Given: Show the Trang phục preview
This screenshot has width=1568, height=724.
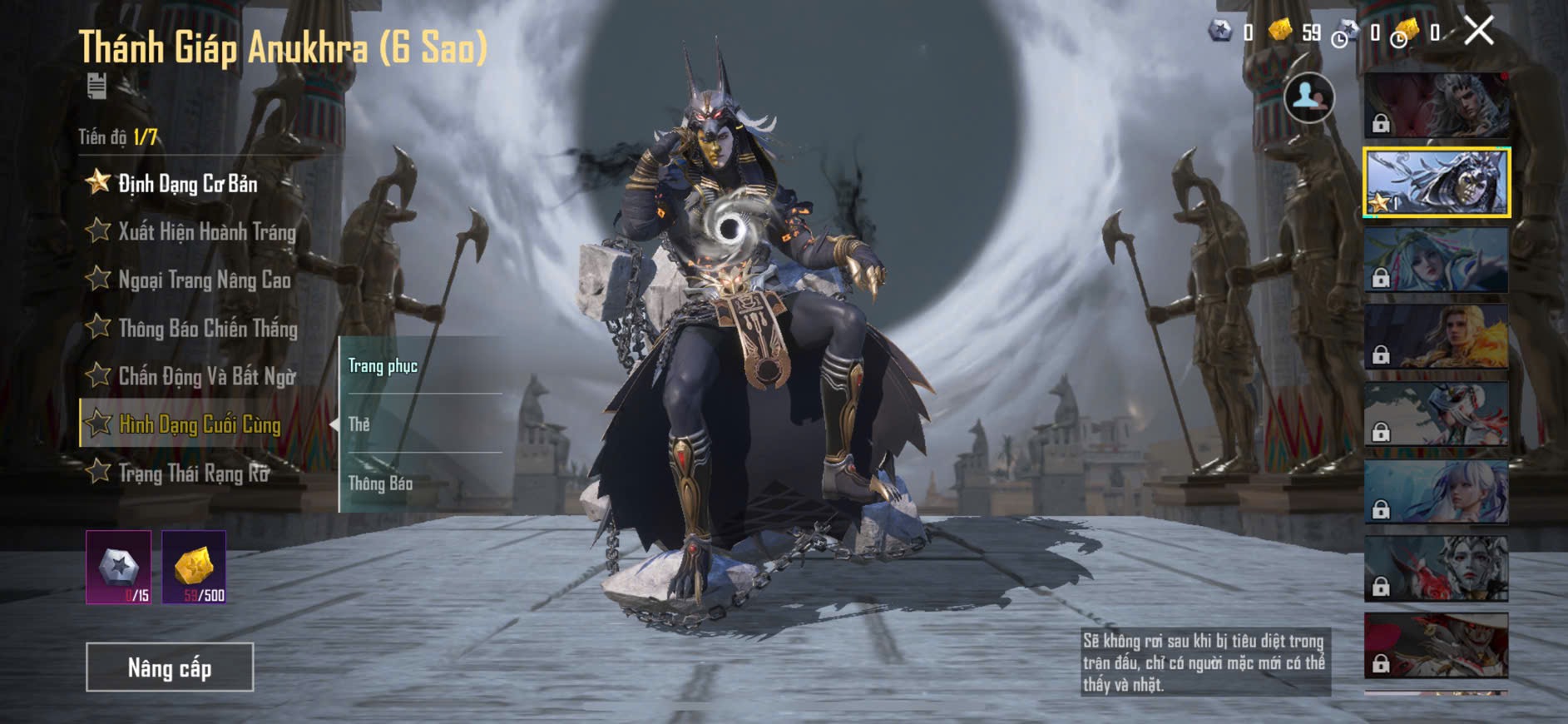Looking at the screenshot, I should [x=383, y=366].
